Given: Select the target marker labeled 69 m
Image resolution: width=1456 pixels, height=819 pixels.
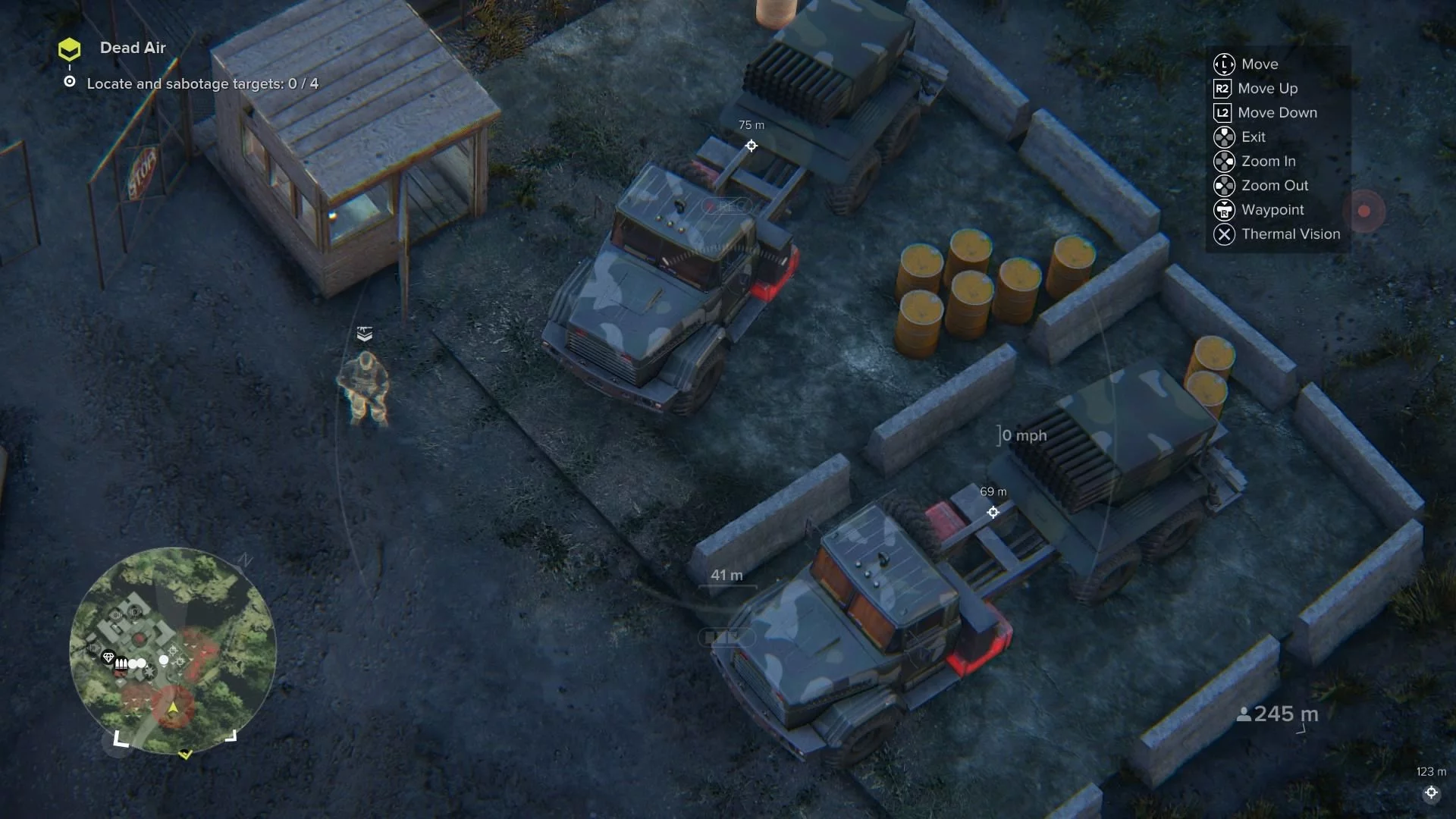Looking at the screenshot, I should (x=993, y=512).
